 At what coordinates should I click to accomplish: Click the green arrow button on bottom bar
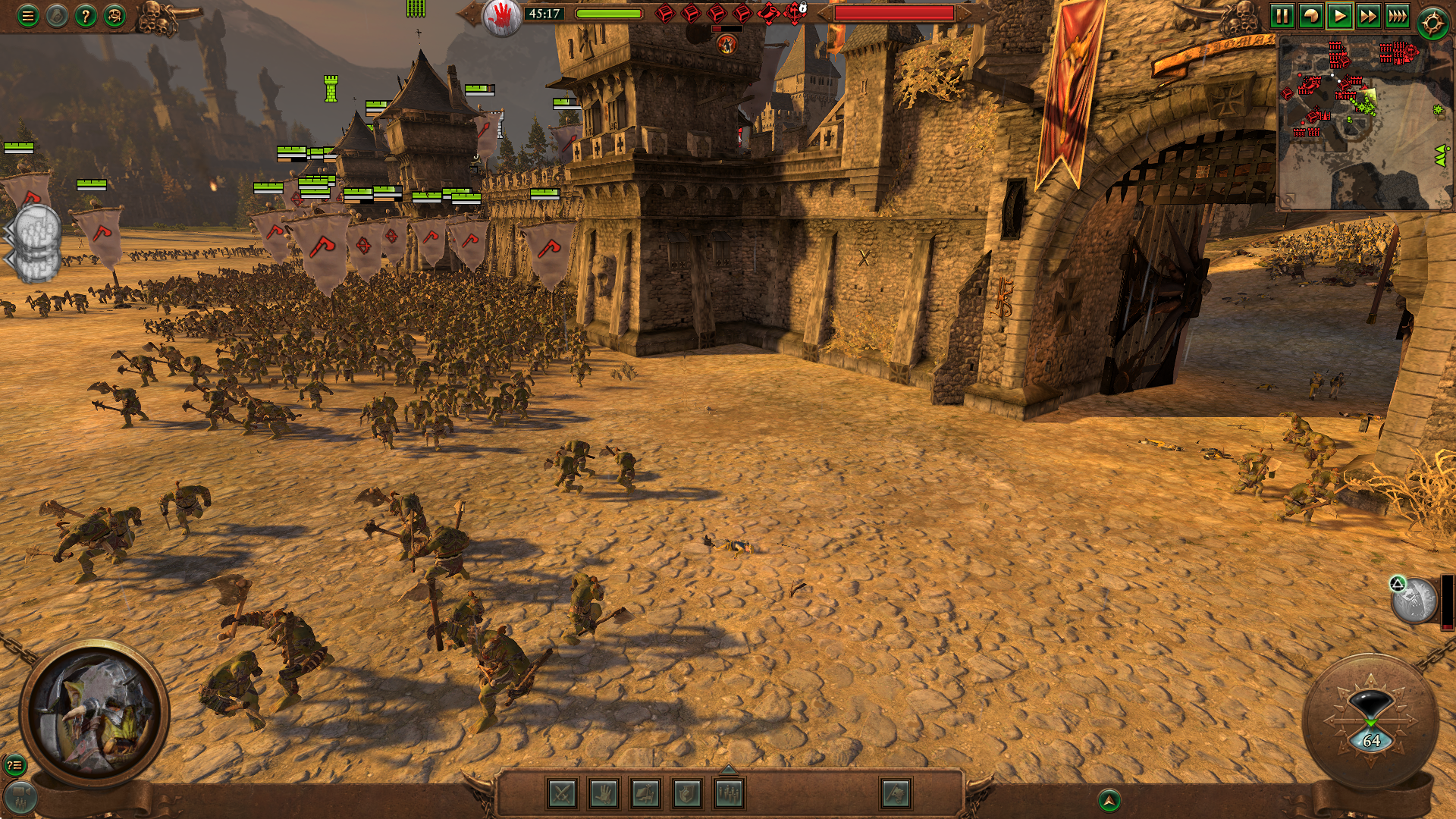point(1109,800)
